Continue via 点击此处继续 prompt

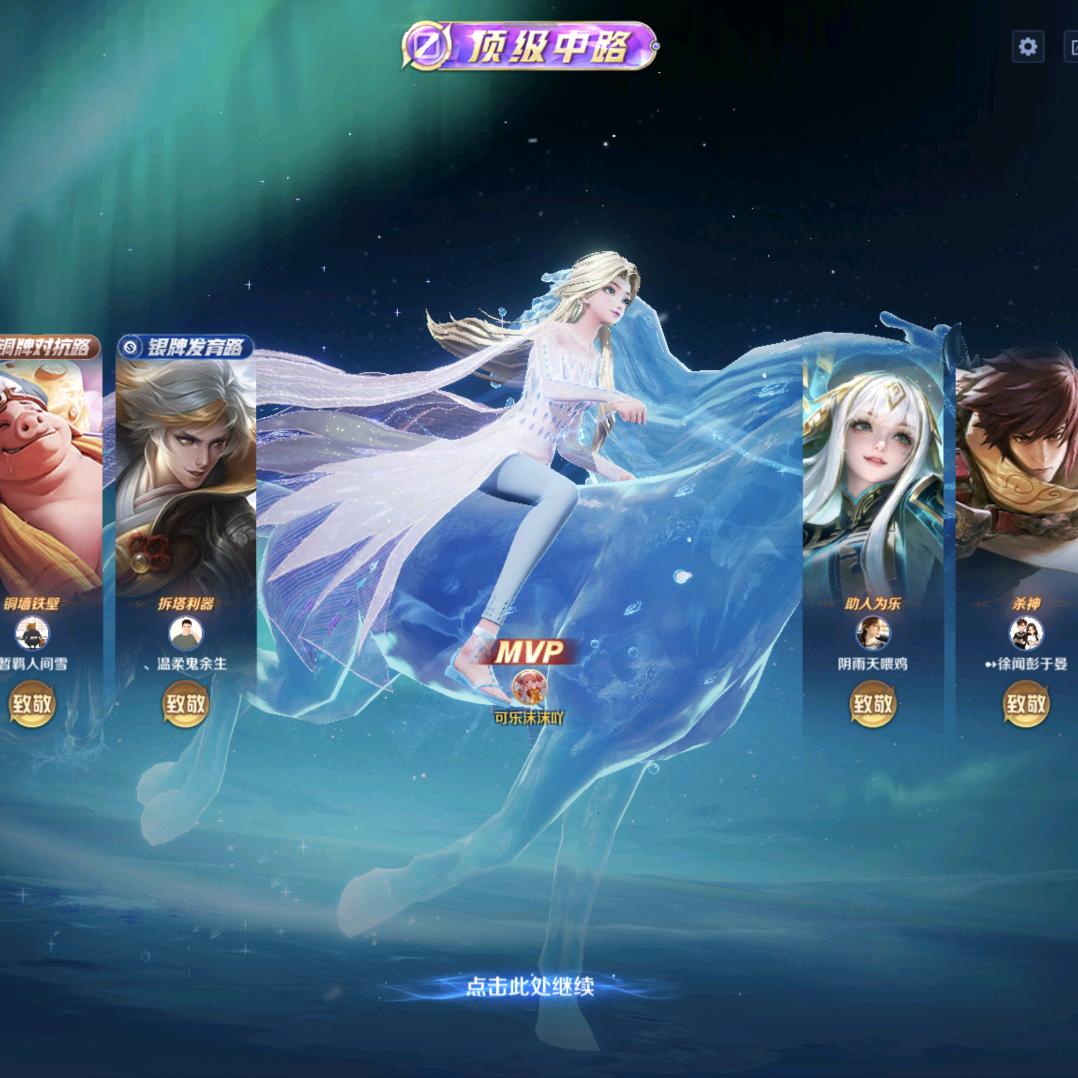(530, 987)
